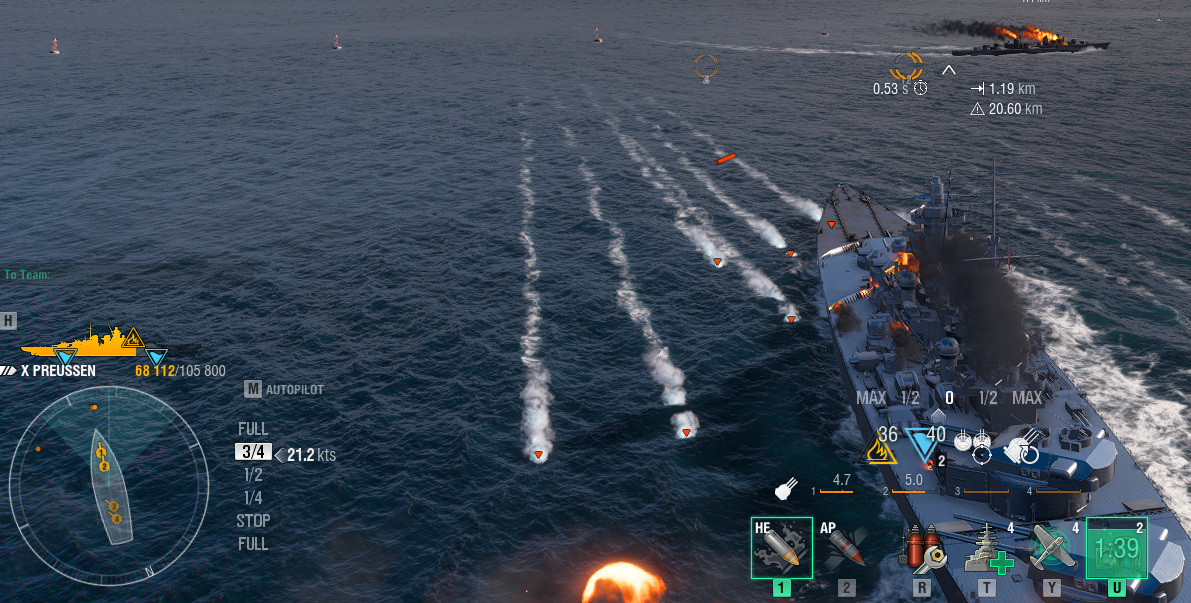Screen dimensions: 1191x603
Task: Set throttle to 1/2 speed
Action: (x=253, y=475)
